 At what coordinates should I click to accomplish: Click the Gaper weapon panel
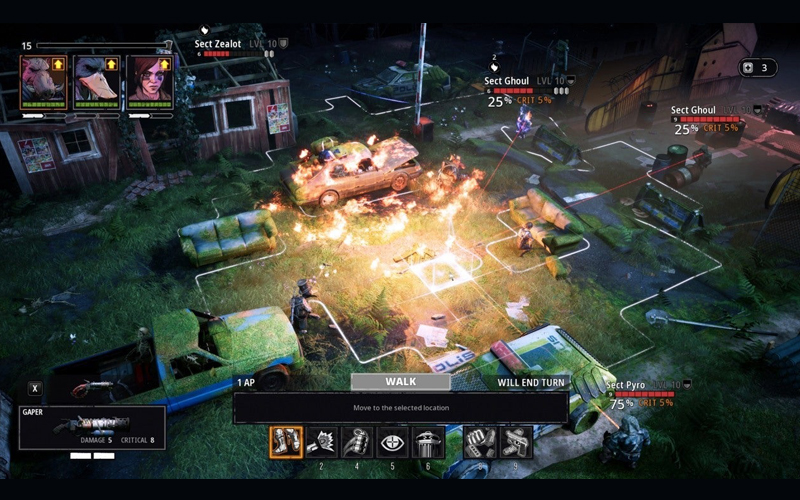(x=92, y=427)
